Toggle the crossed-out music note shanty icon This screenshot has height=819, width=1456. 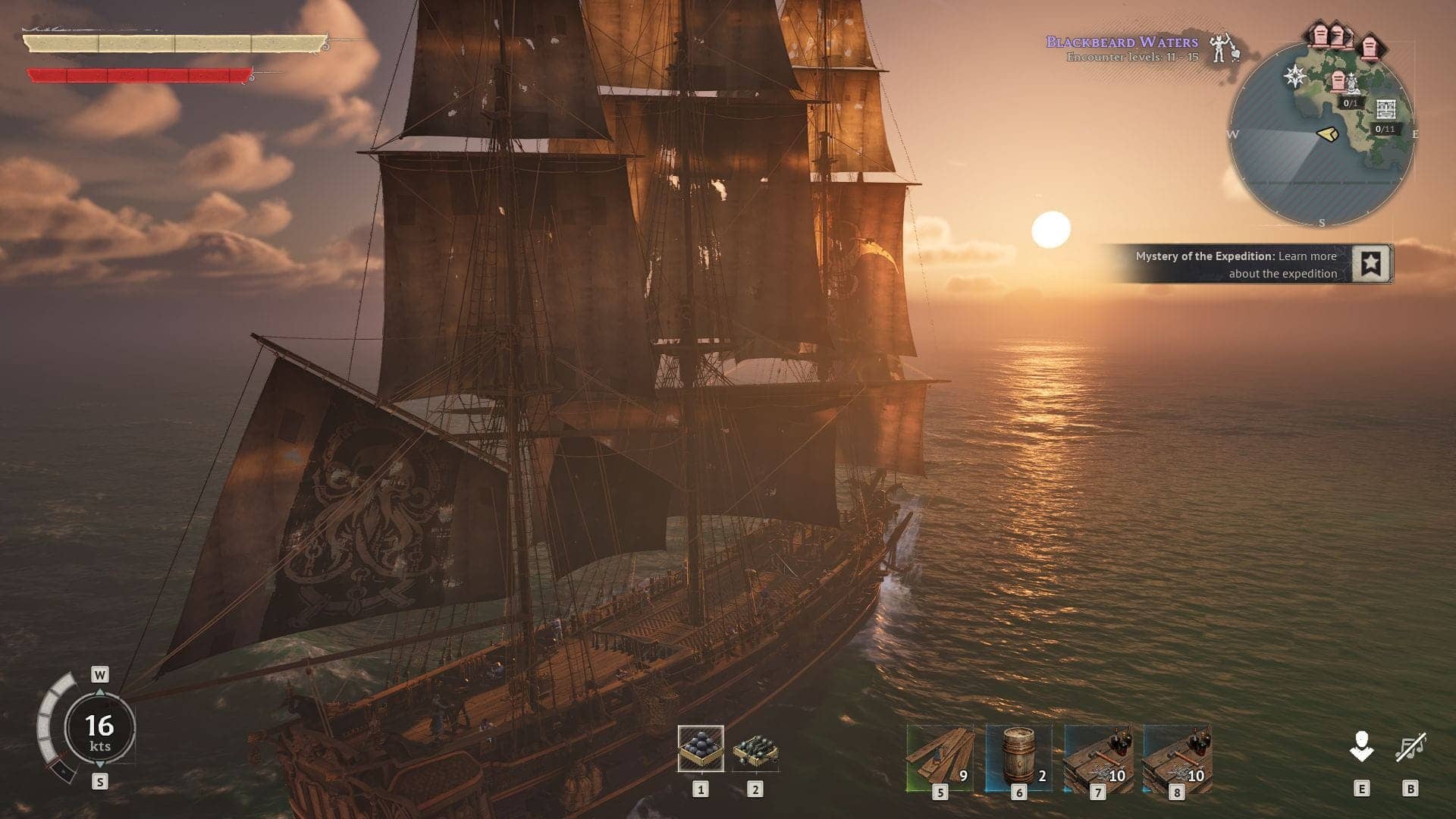click(x=1410, y=748)
